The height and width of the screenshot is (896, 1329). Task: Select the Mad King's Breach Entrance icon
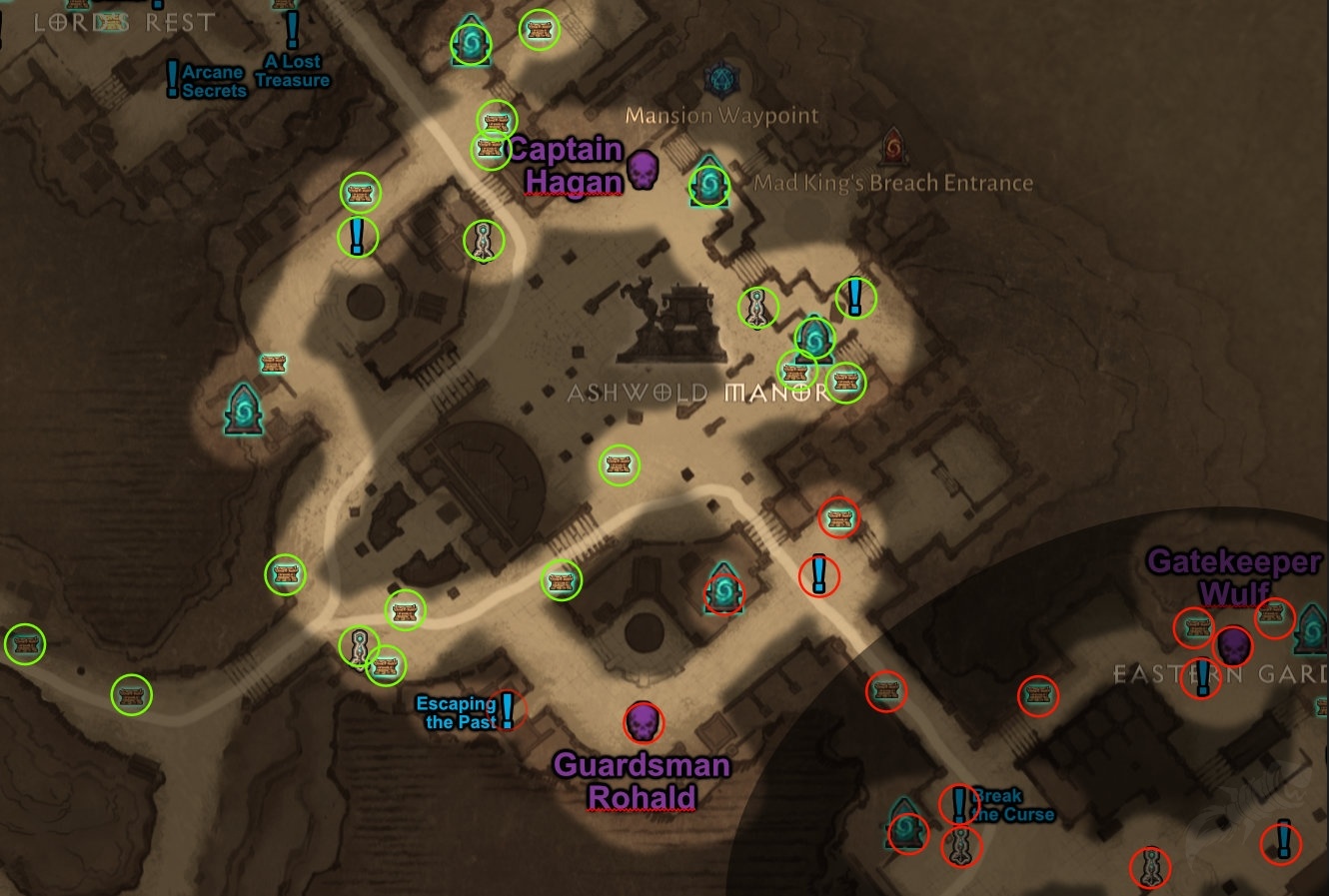[x=892, y=149]
